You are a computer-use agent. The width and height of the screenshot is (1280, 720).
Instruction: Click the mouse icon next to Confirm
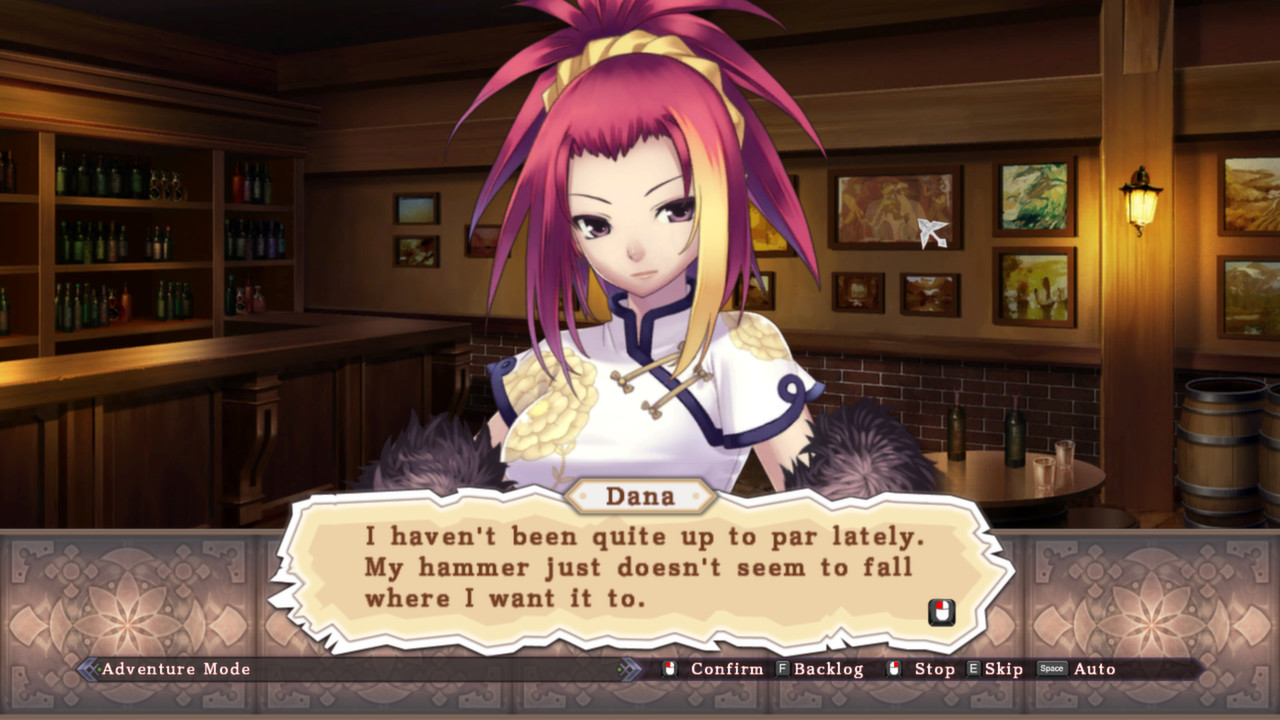tap(670, 668)
